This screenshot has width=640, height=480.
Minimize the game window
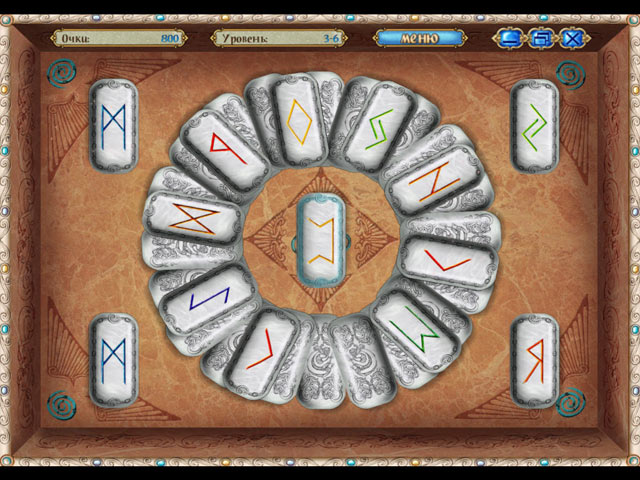coord(510,39)
